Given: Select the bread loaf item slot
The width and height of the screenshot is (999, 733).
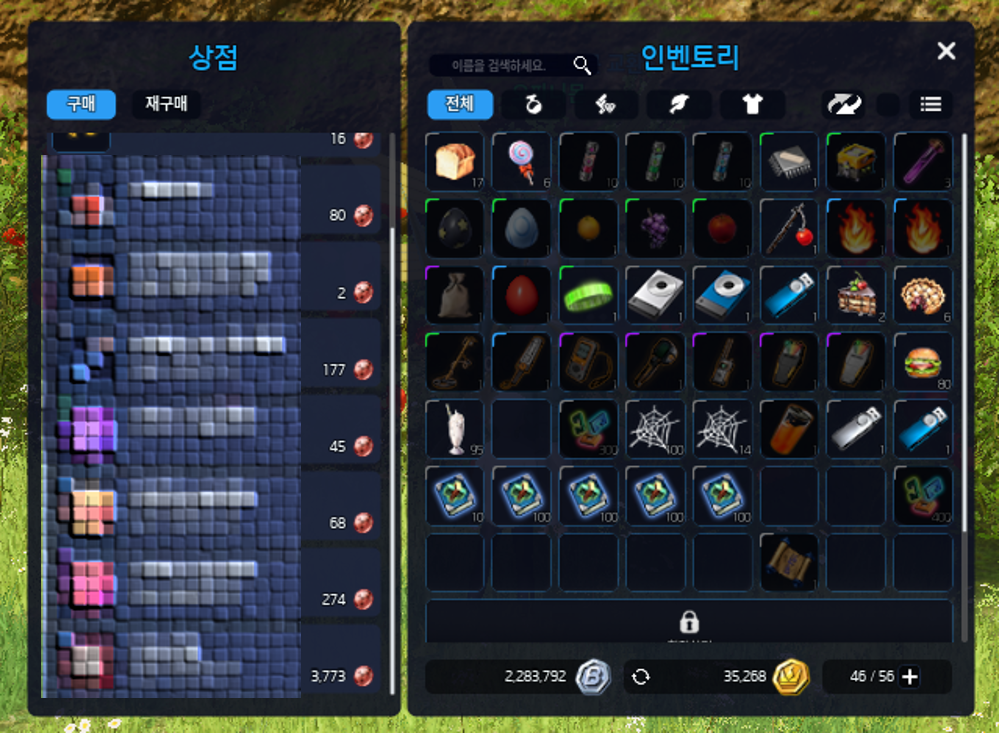Looking at the screenshot, I should [x=454, y=161].
